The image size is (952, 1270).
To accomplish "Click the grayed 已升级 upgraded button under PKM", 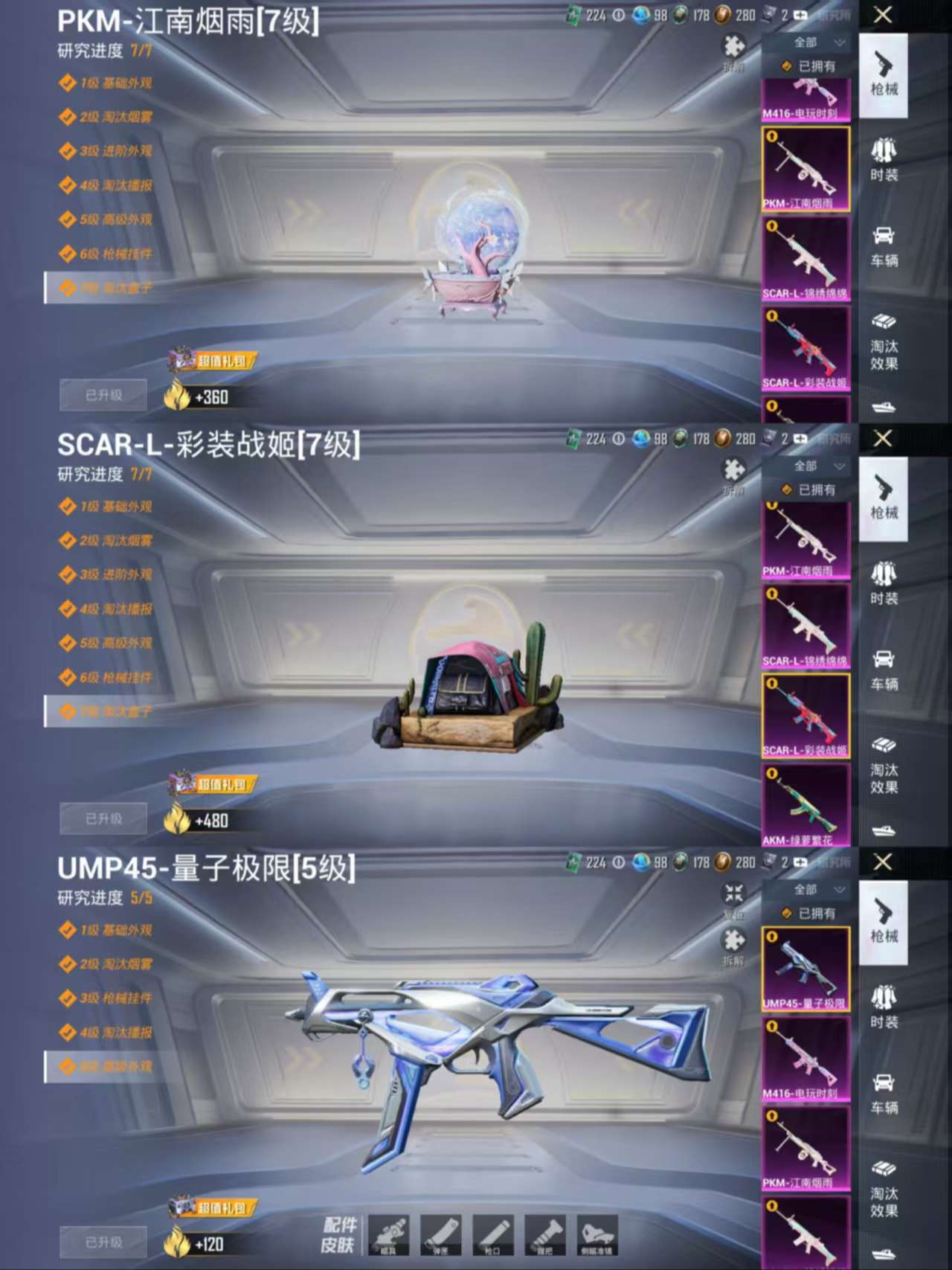I will [102, 394].
